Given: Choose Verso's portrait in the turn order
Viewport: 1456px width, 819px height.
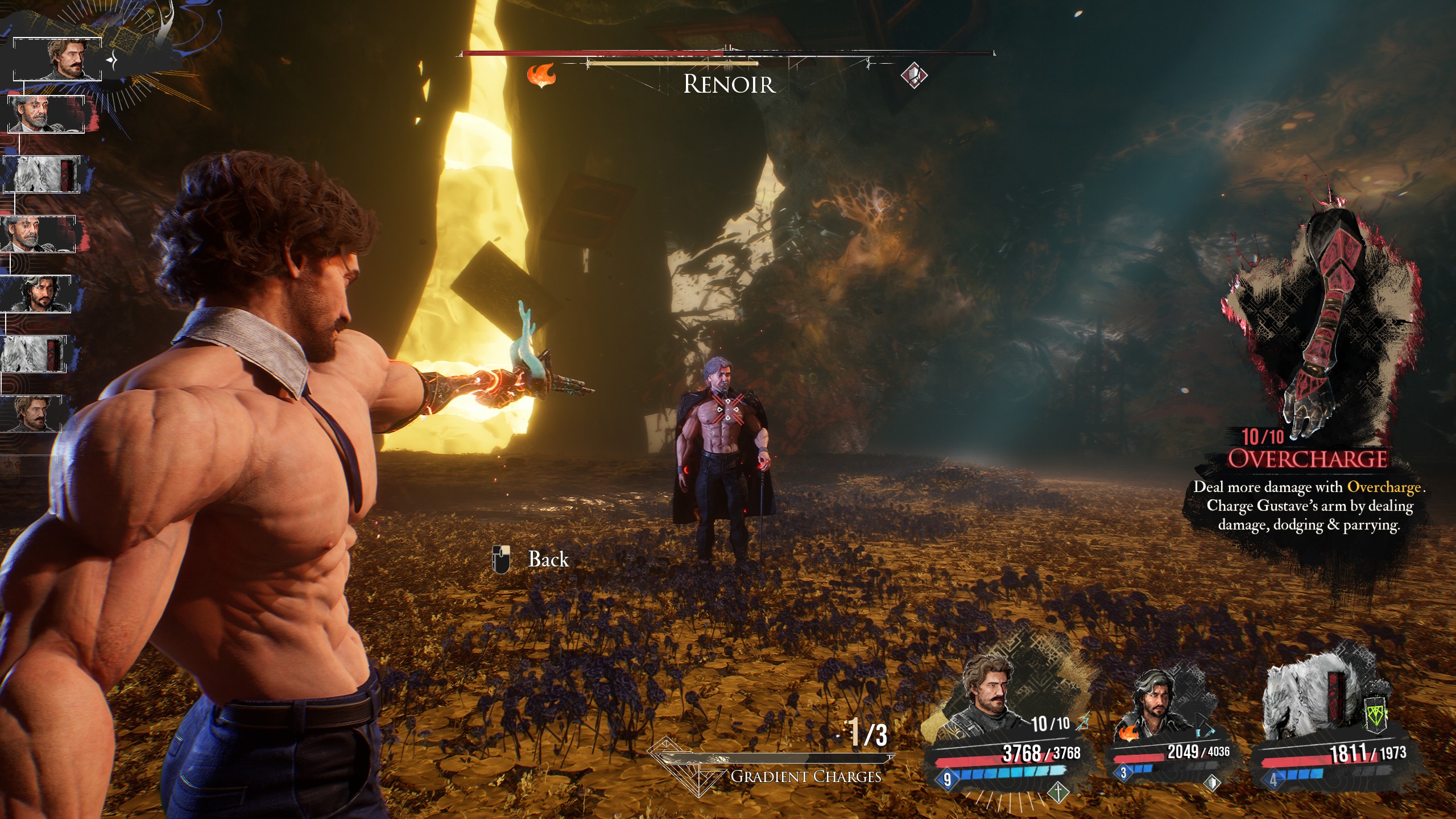Looking at the screenshot, I should (38, 293).
